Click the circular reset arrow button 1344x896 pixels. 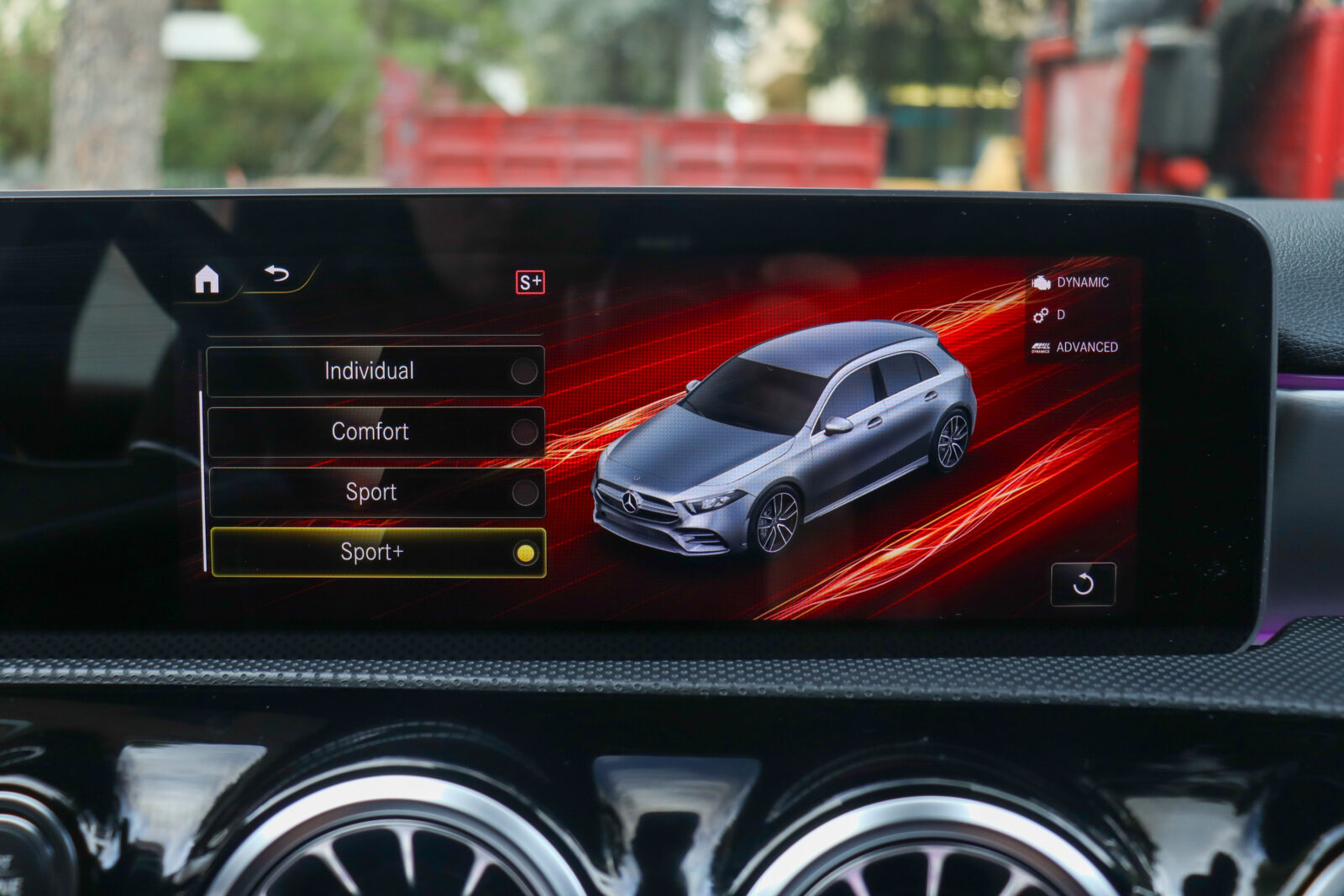(x=1083, y=584)
